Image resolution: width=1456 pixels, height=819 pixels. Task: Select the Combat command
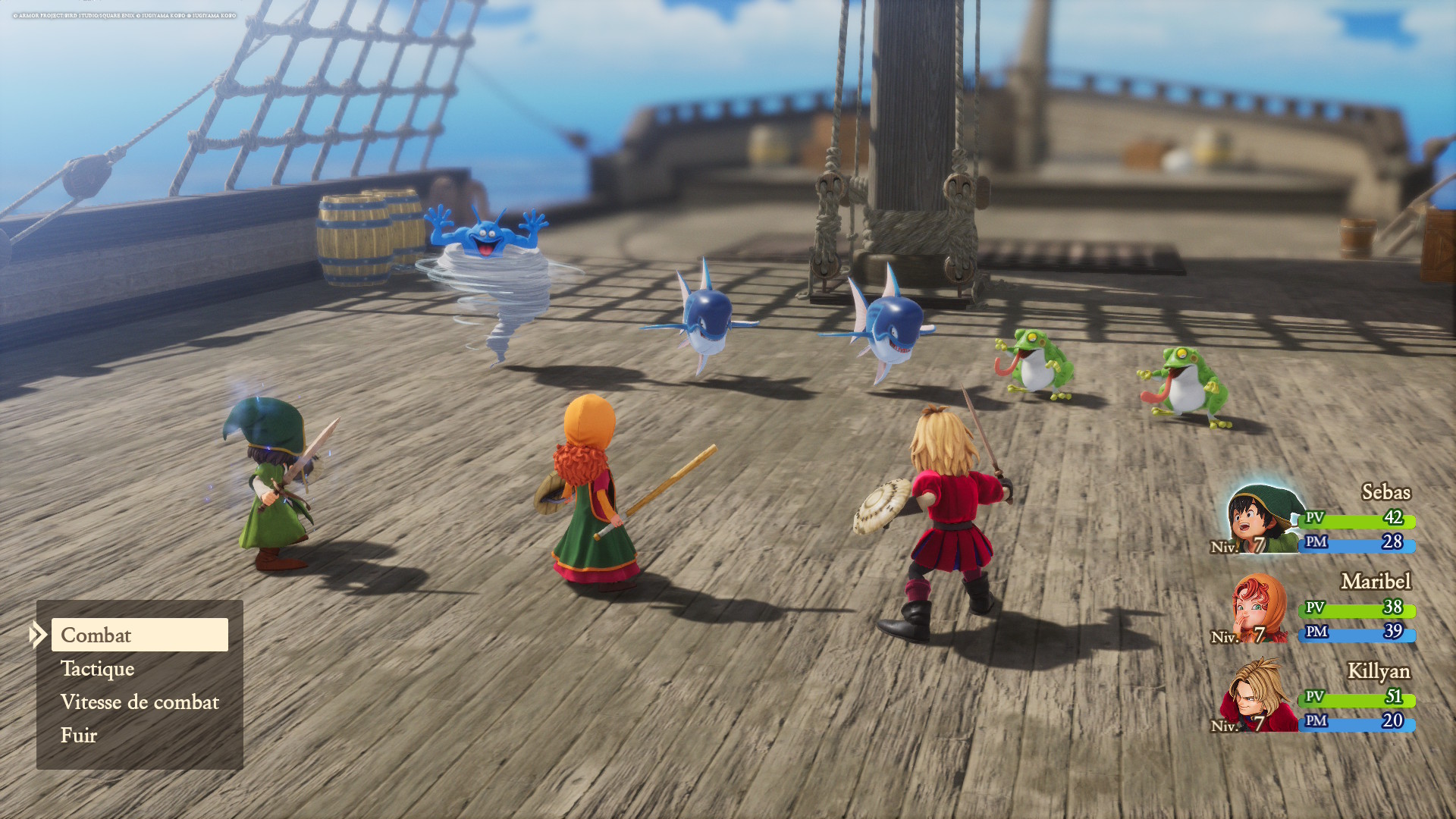coord(140,635)
